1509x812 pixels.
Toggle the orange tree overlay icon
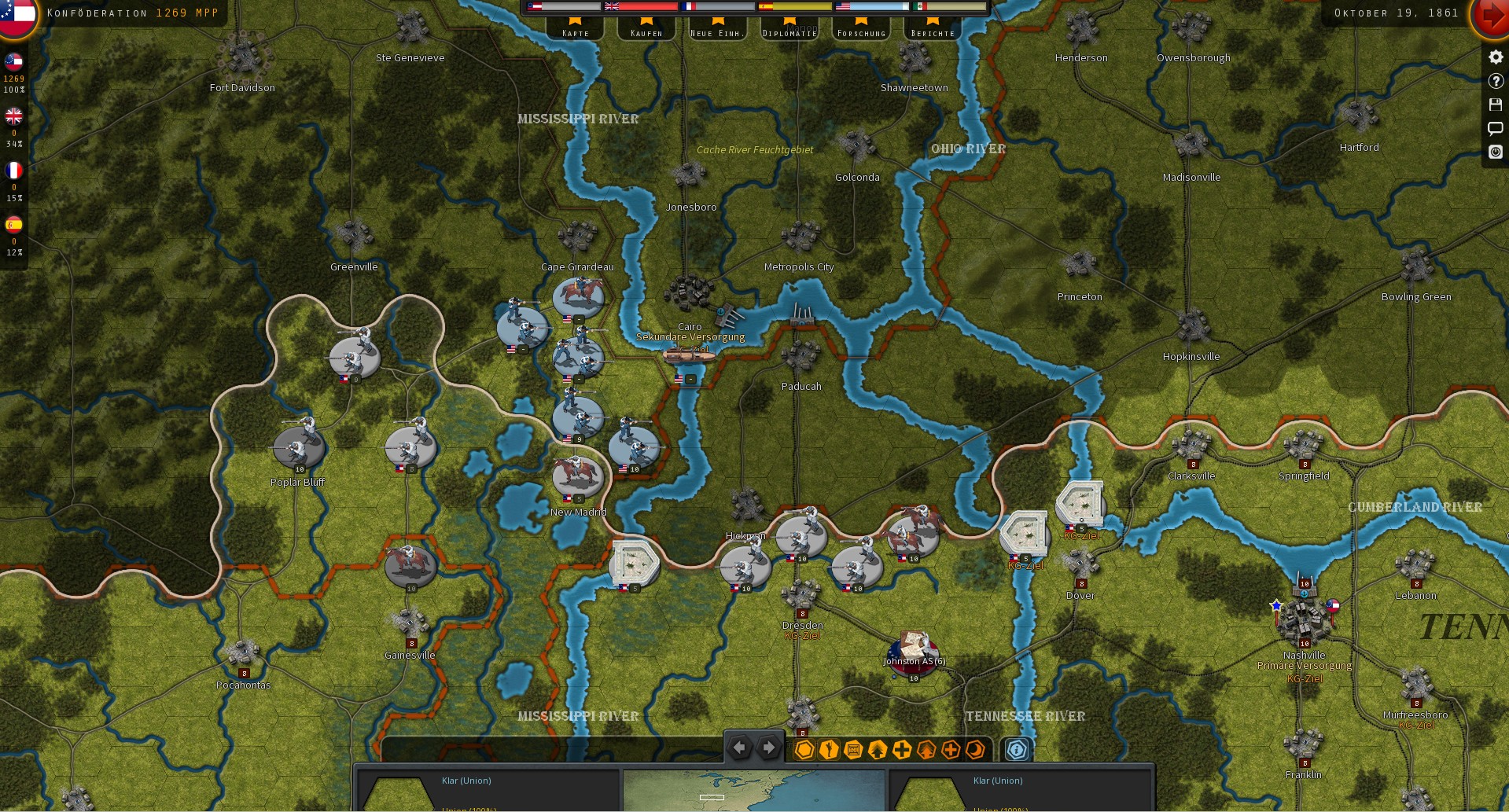click(926, 749)
